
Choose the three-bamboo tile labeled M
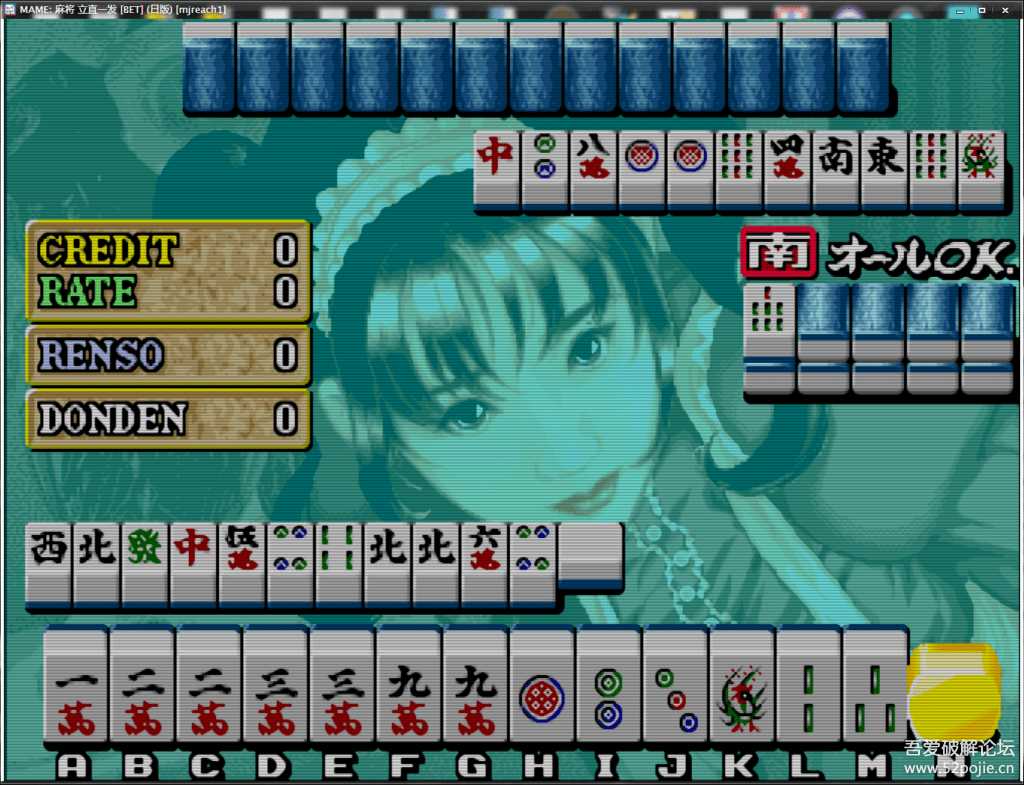[875, 688]
